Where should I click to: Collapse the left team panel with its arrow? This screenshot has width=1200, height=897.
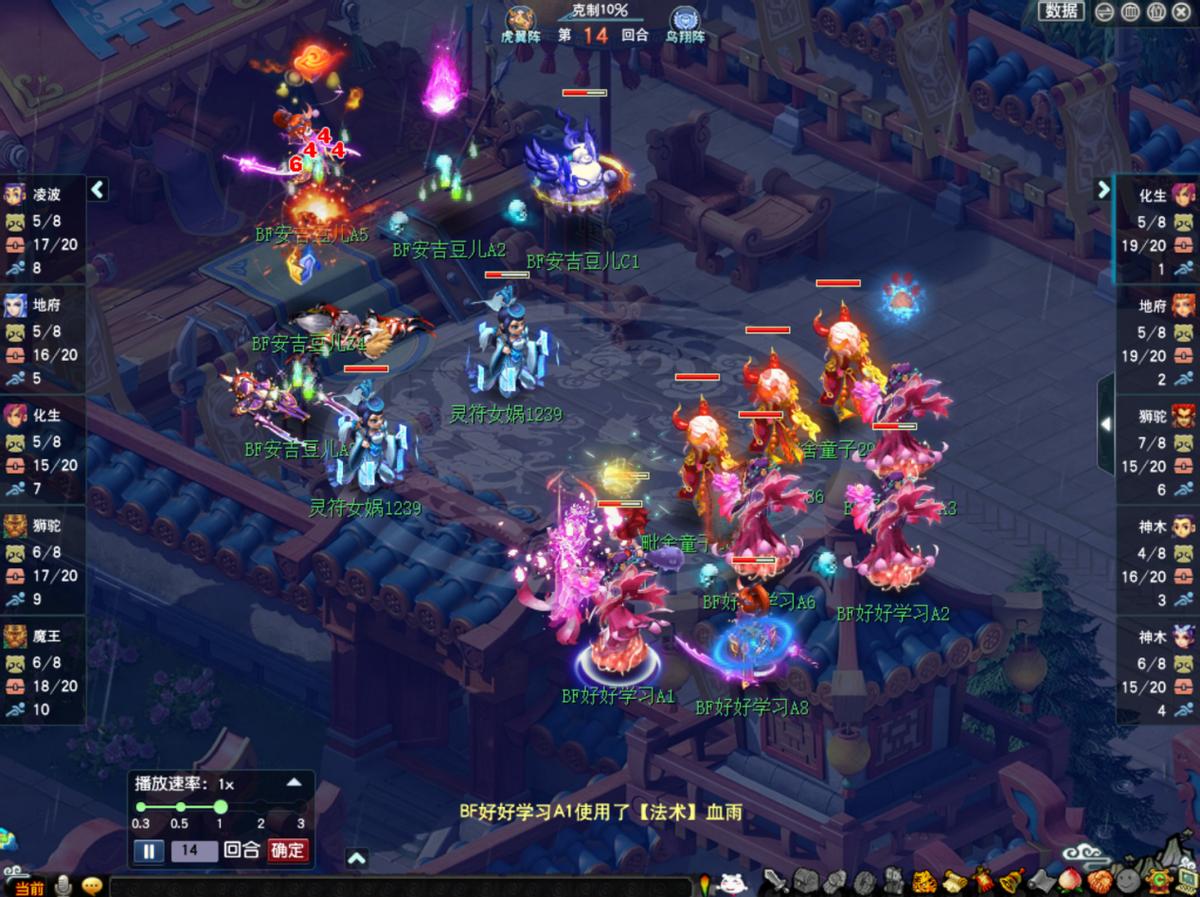click(98, 189)
